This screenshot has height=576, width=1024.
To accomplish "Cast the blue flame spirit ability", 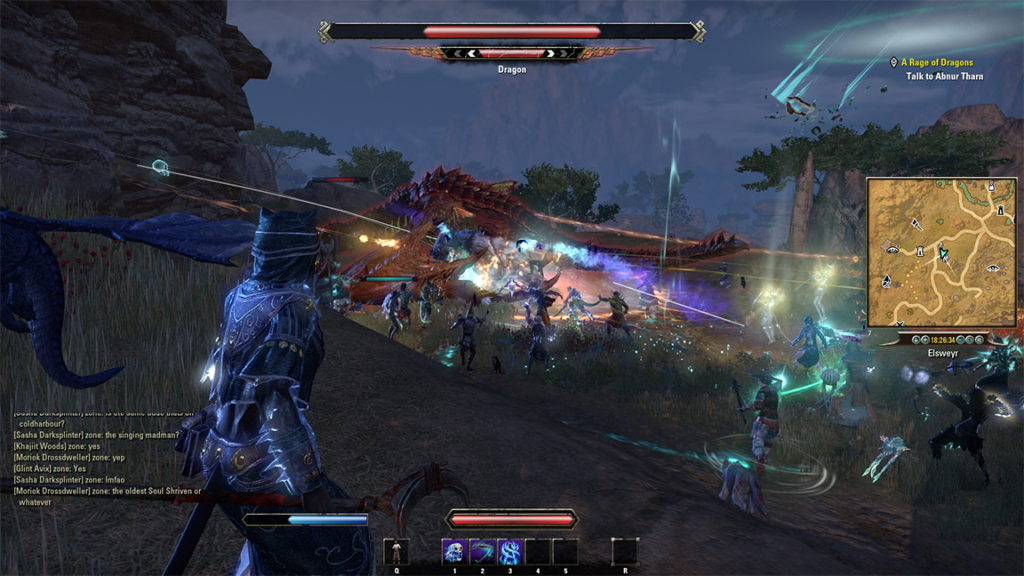I will [x=510, y=551].
